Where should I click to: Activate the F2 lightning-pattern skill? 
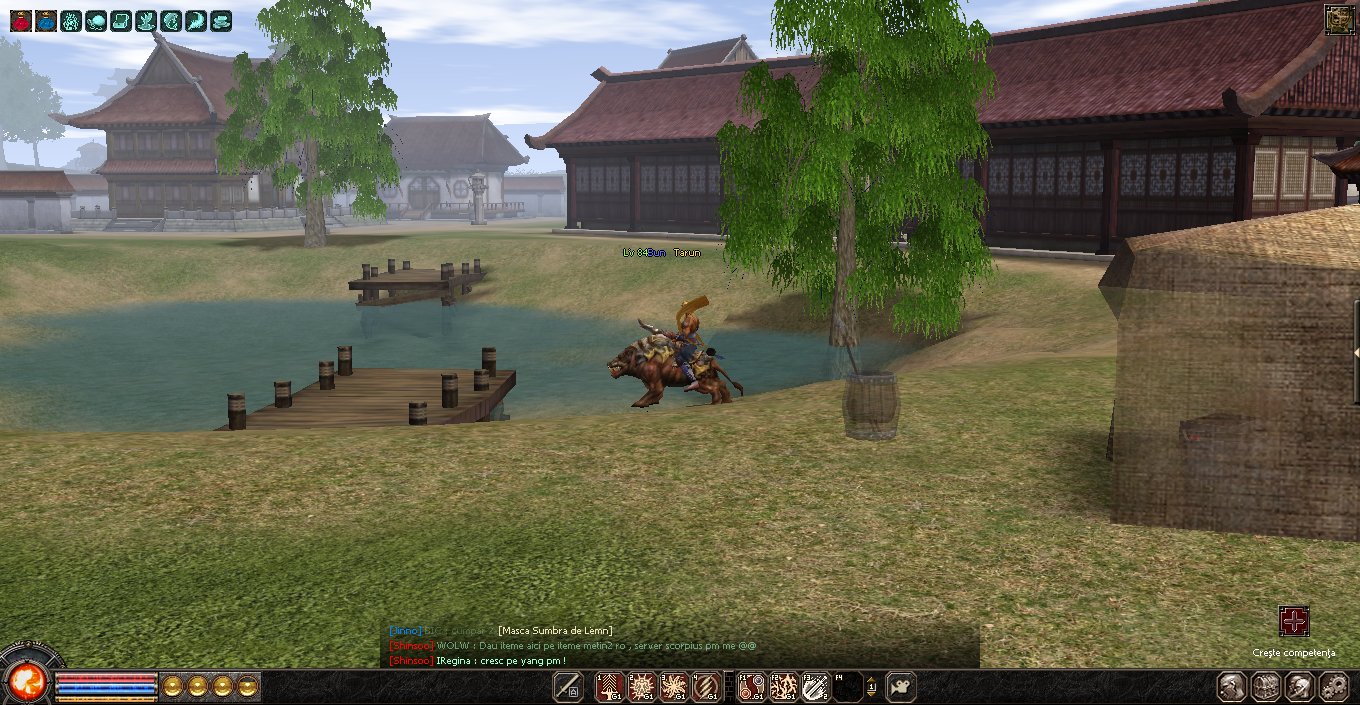coord(783,687)
